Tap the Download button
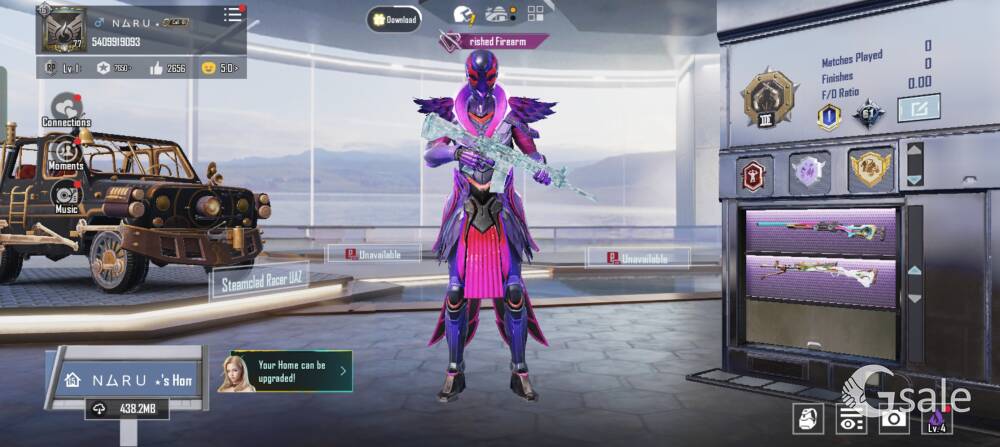 click(x=393, y=18)
